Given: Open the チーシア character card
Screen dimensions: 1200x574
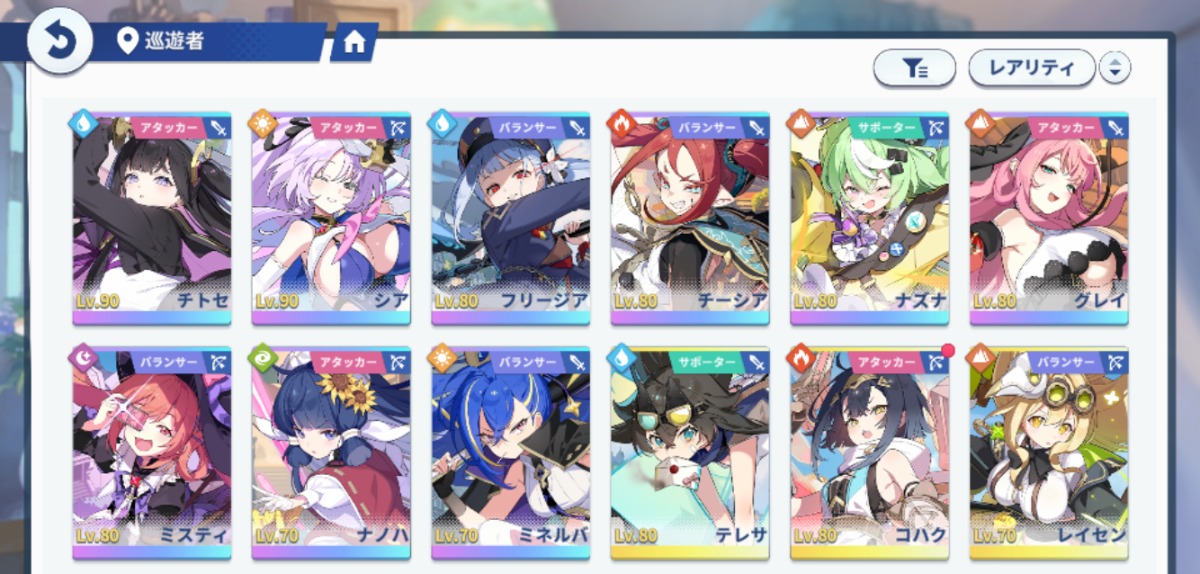Looking at the screenshot, I should tap(690, 218).
